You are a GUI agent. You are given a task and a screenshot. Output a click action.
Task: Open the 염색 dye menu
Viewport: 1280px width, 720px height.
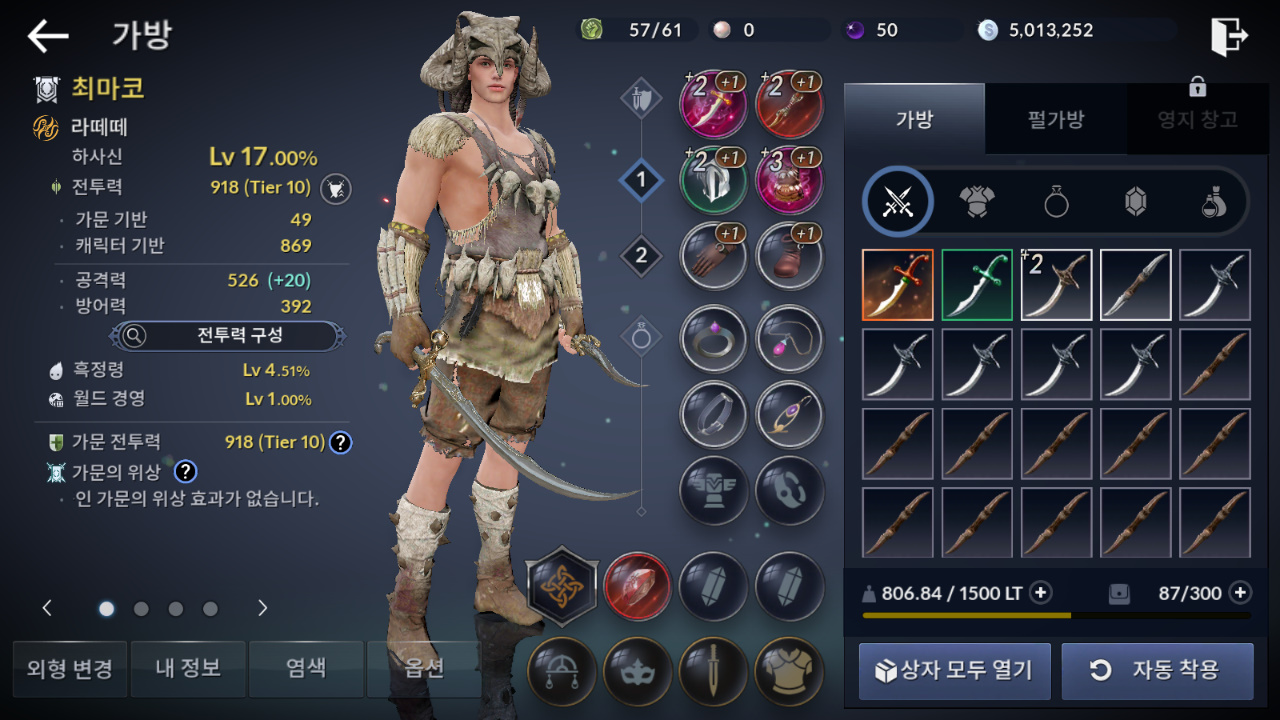click(x=306, y=669)
